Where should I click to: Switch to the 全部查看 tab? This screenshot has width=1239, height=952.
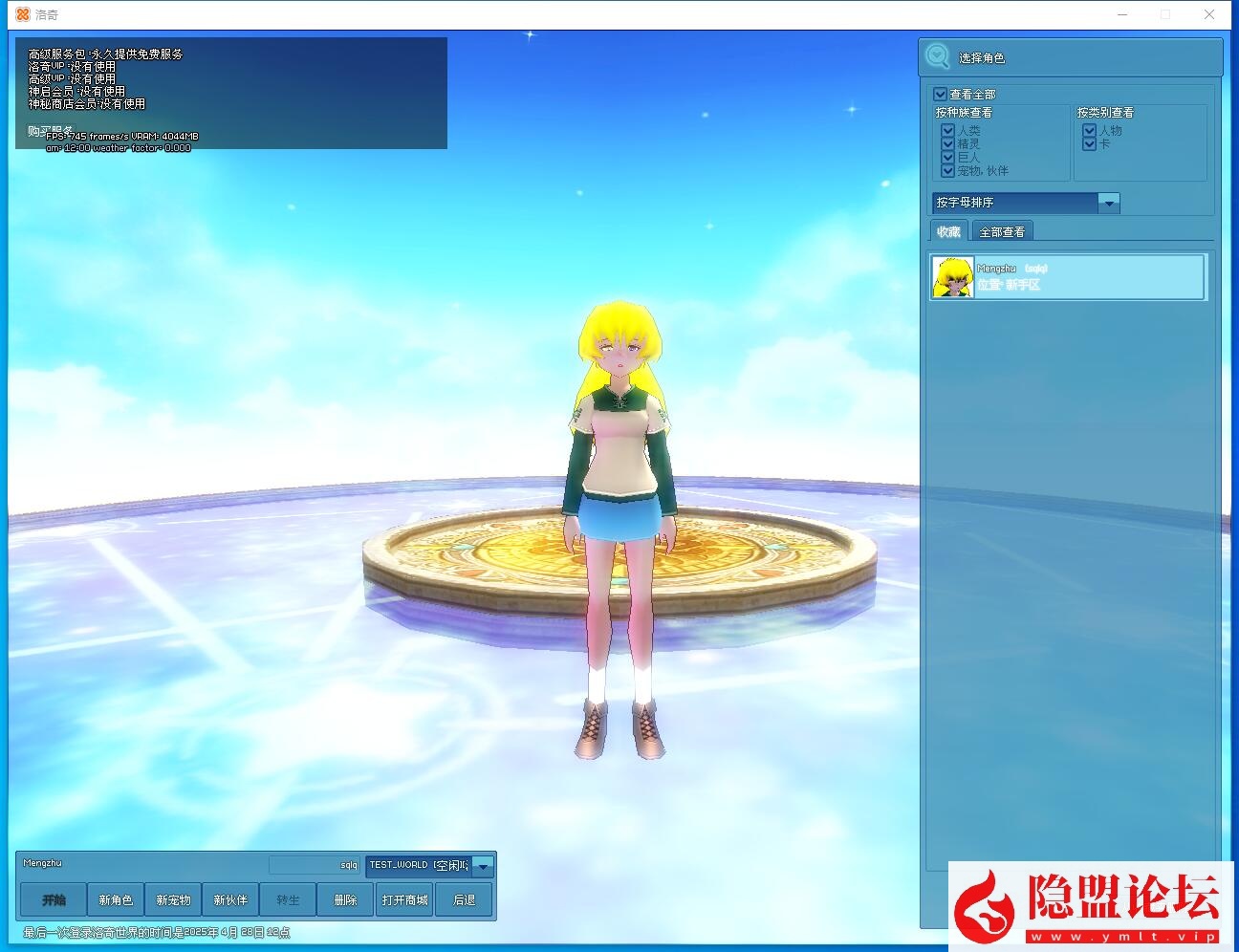(x=1001, y=230)
